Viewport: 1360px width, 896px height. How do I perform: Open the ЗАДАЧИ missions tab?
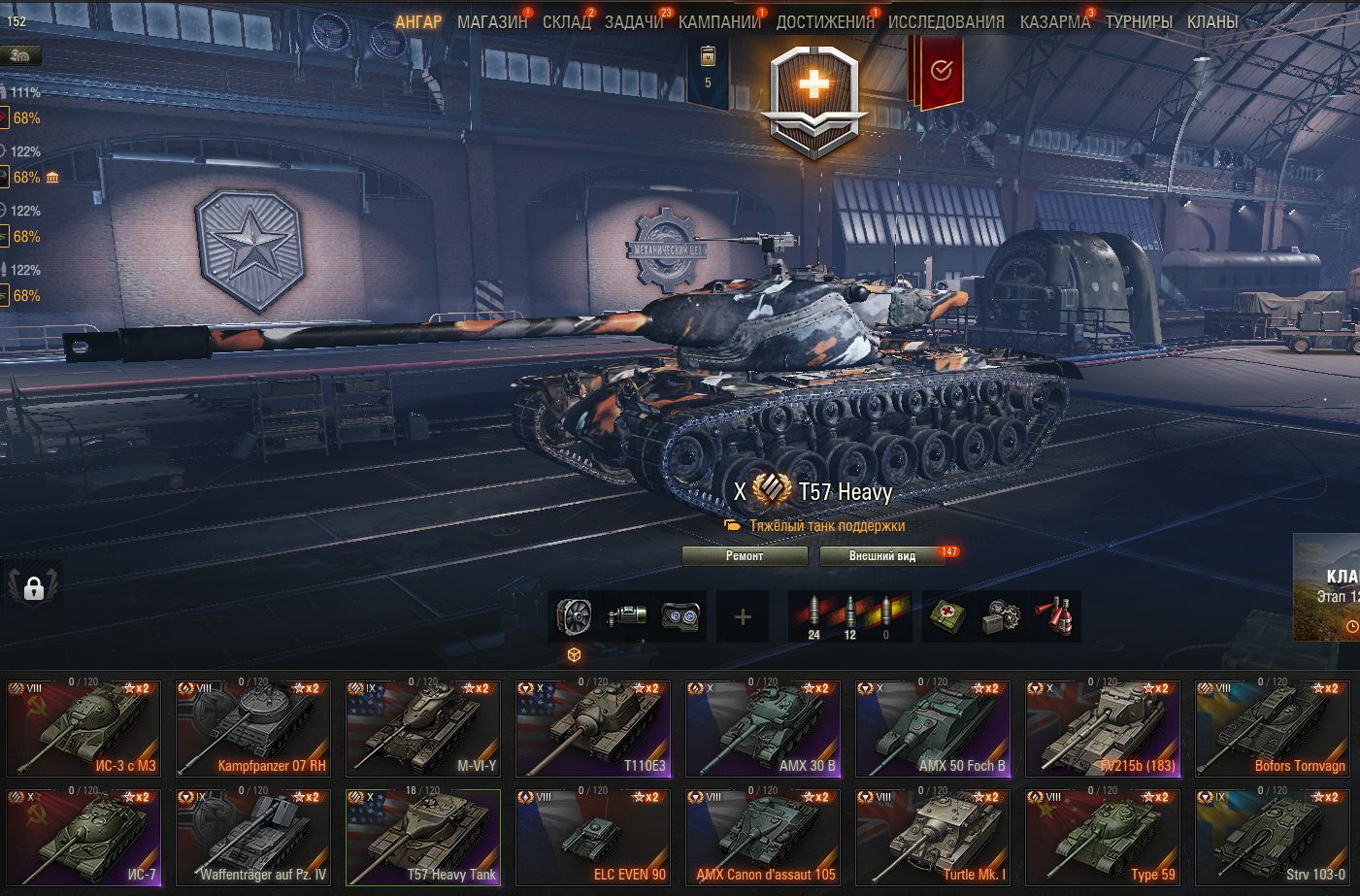[633, 21]
